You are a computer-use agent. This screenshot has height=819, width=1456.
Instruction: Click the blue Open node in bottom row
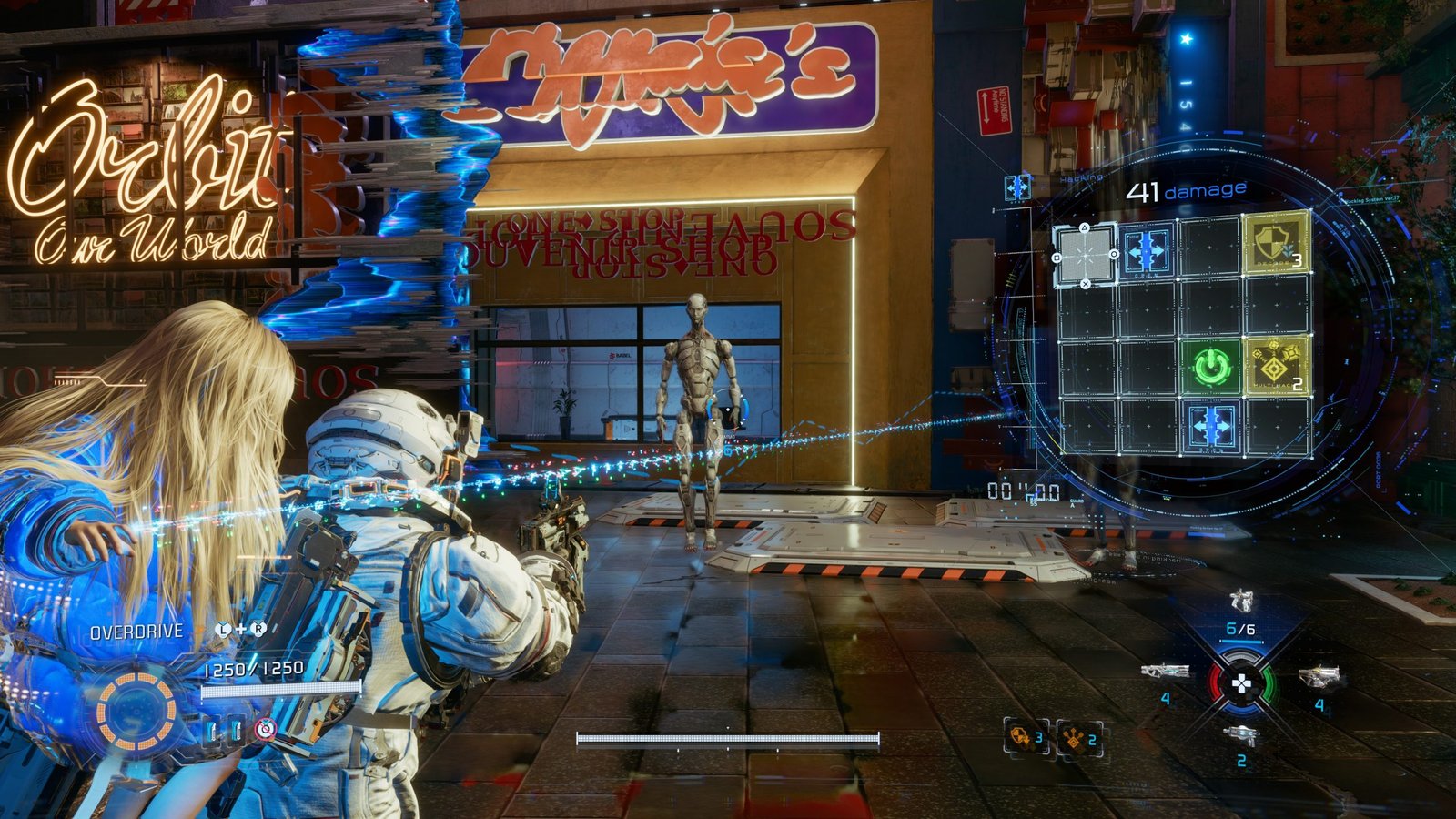point(1211,427)
